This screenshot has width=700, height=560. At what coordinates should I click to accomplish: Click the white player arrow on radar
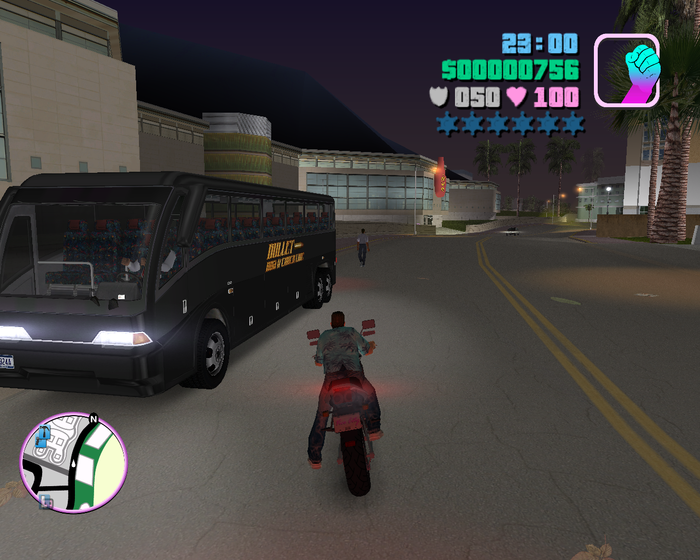coord(73,462)
